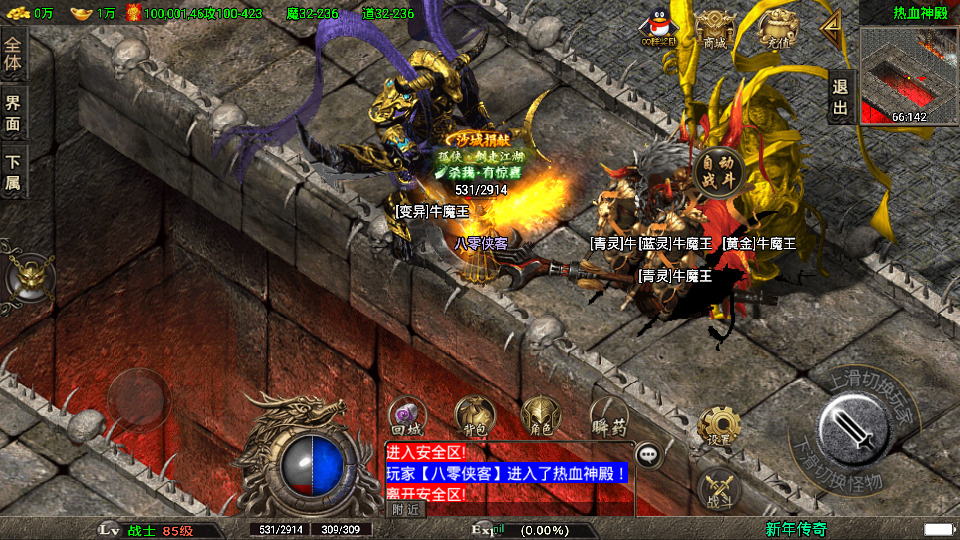Open the chat speech bubble button
The height and width of the screenshot is (540, 960).
coord(650,455)
